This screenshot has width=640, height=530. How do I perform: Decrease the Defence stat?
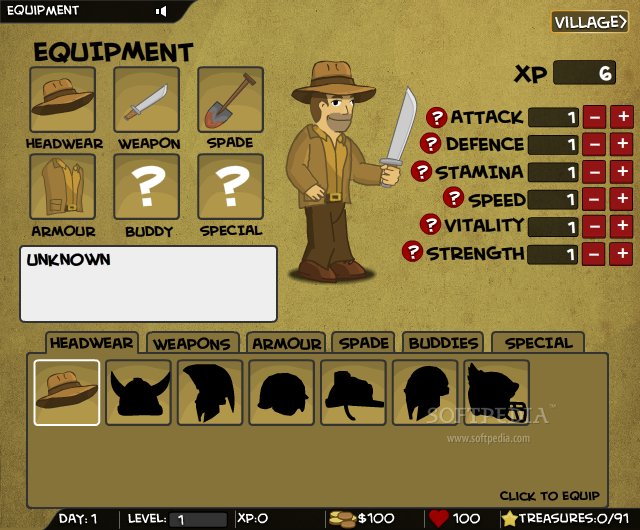click(594, 144)
